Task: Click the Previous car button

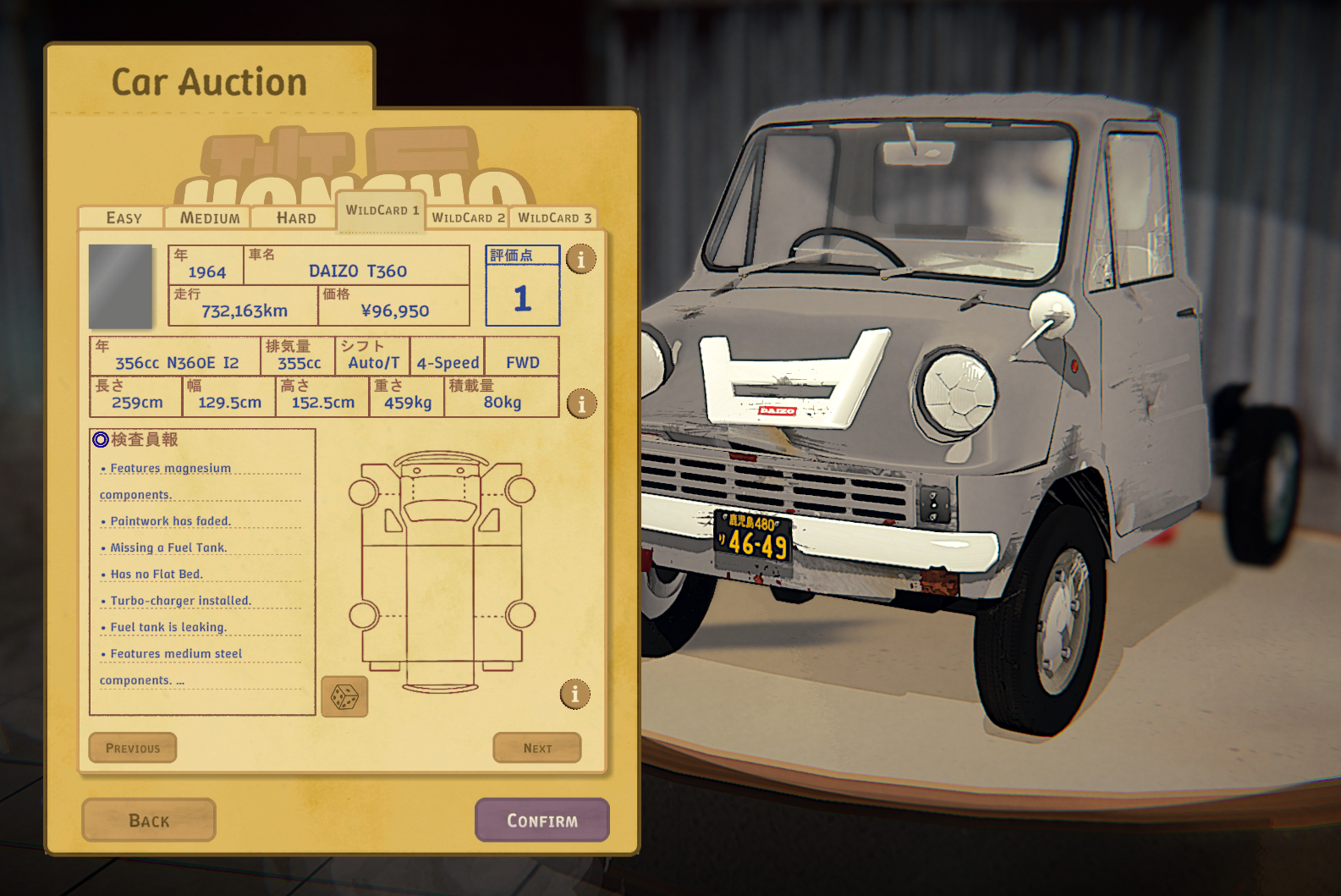Action: click(133, 748)
